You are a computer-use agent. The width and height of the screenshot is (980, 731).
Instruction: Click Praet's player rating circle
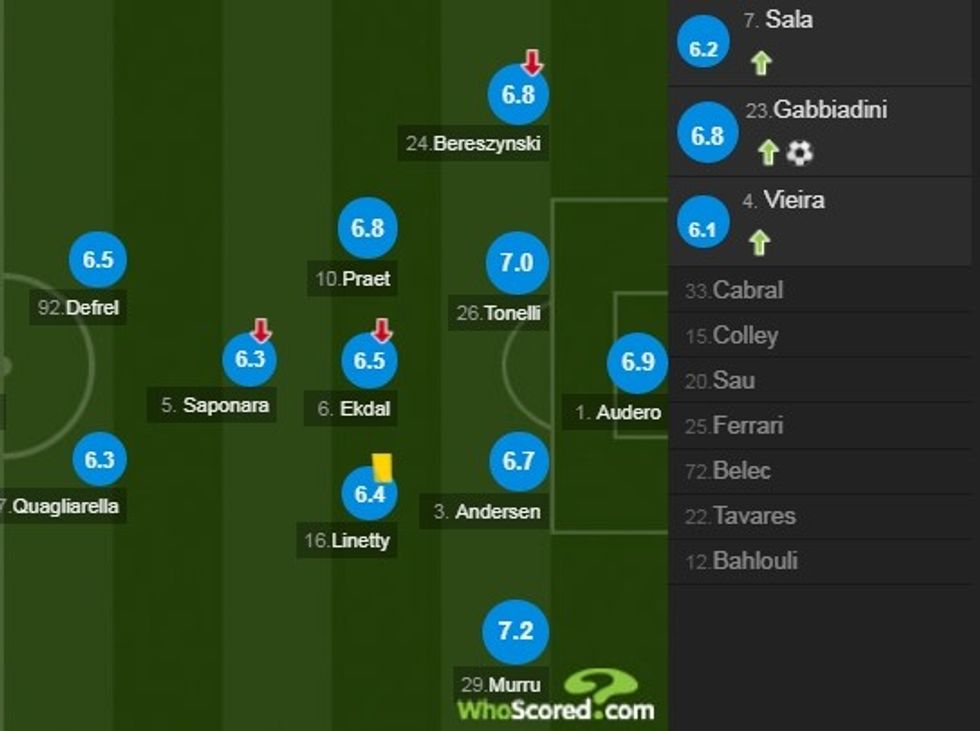[367, 228]
